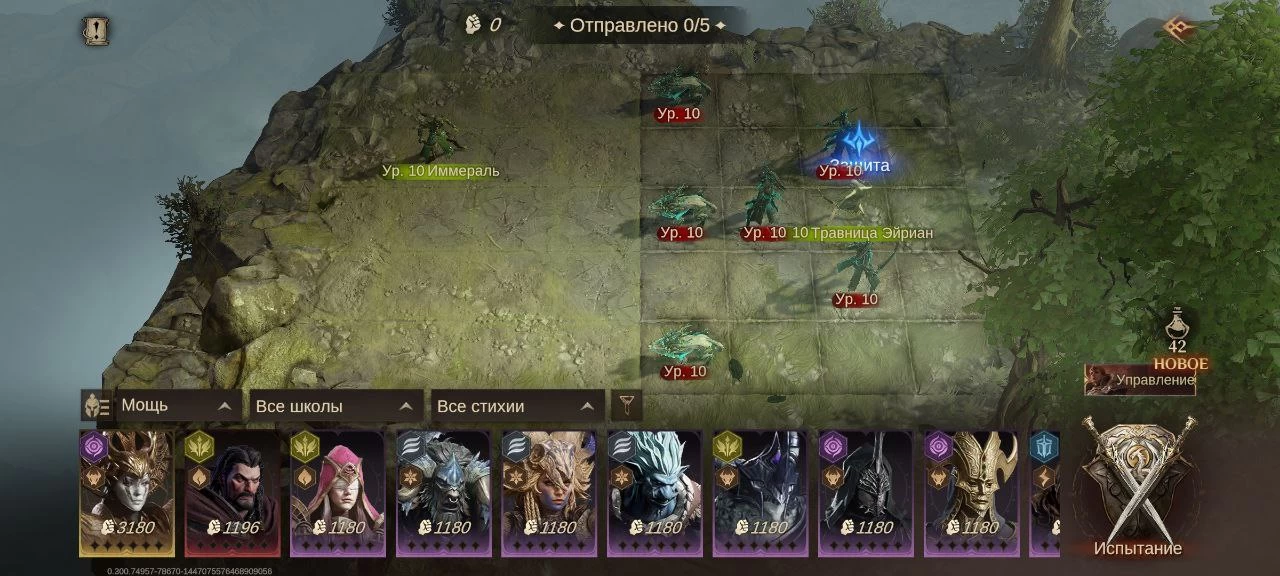Pick the pink-hooded heroine card
This screenshot has width=1280, height=576.
click(x=338, y=492)
